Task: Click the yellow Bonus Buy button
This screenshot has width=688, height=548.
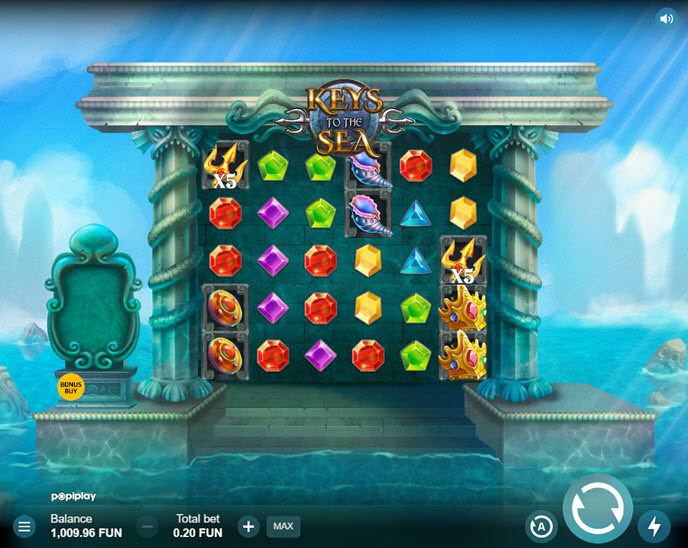Action: click(71, 386)
